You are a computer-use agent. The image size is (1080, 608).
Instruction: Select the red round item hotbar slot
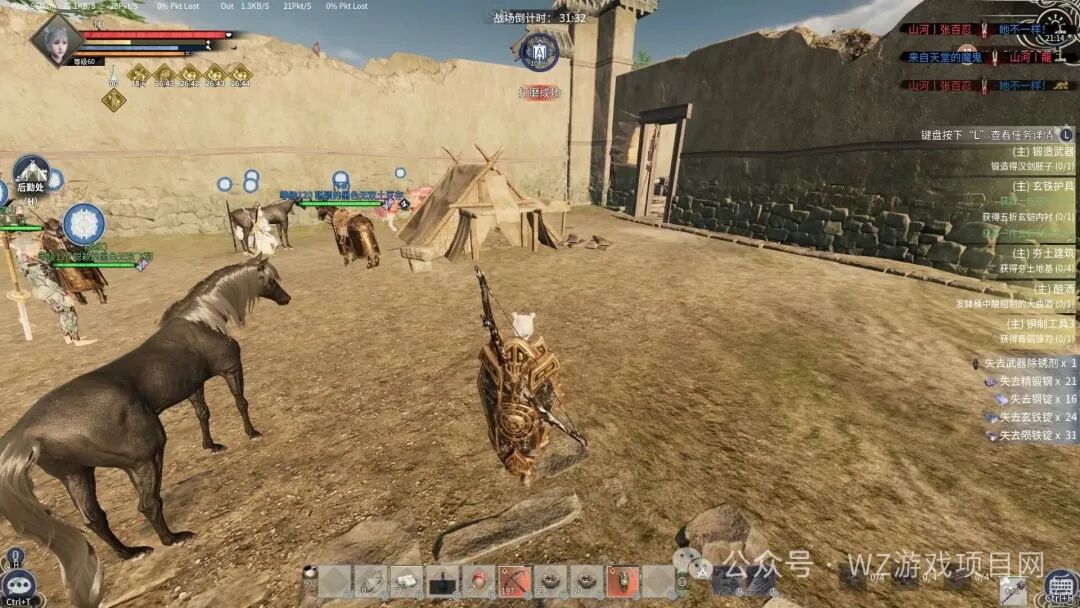coord(478,581)
